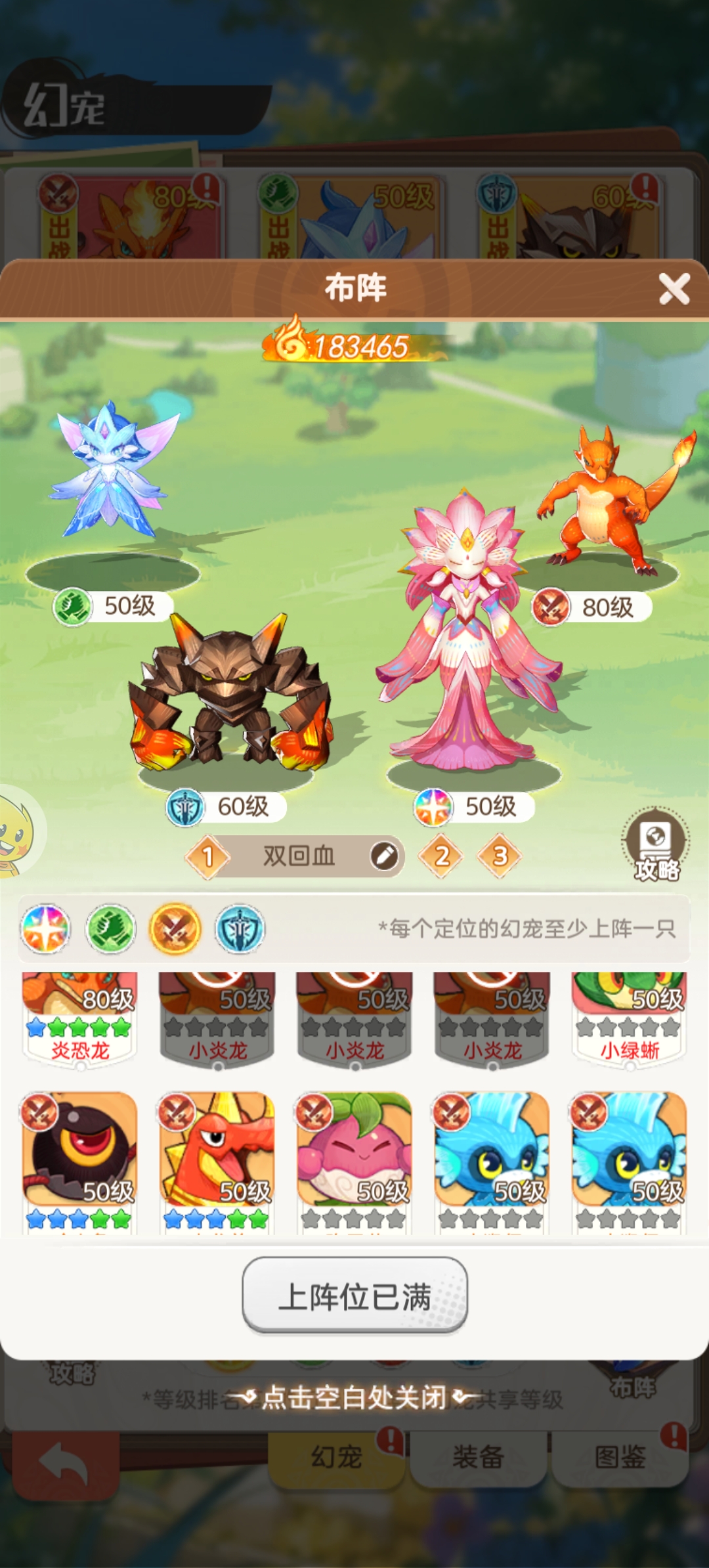Select formation preset 1

point(208,856)
